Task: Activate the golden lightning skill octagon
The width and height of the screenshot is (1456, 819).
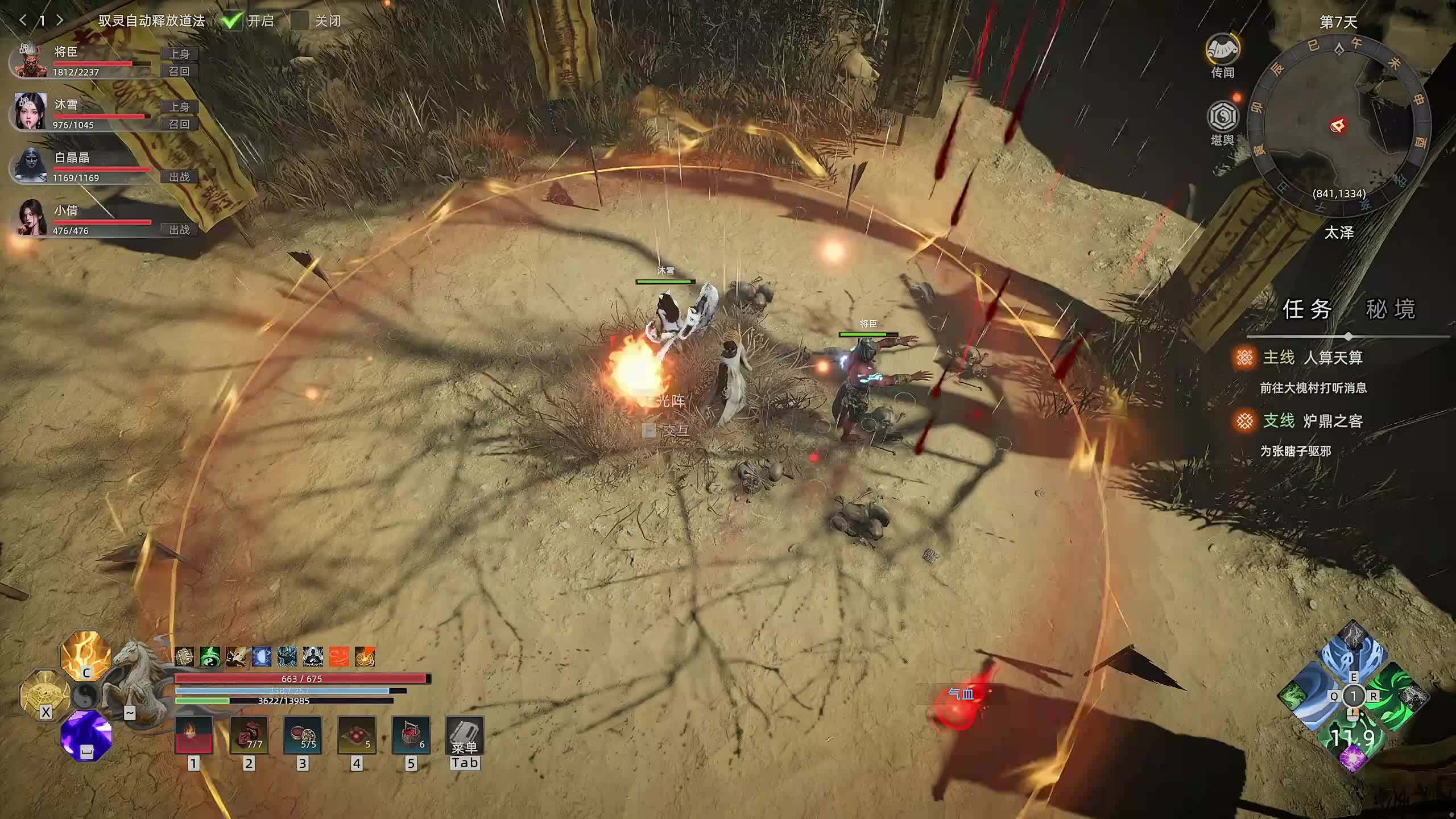Action: tap(86, 656)
